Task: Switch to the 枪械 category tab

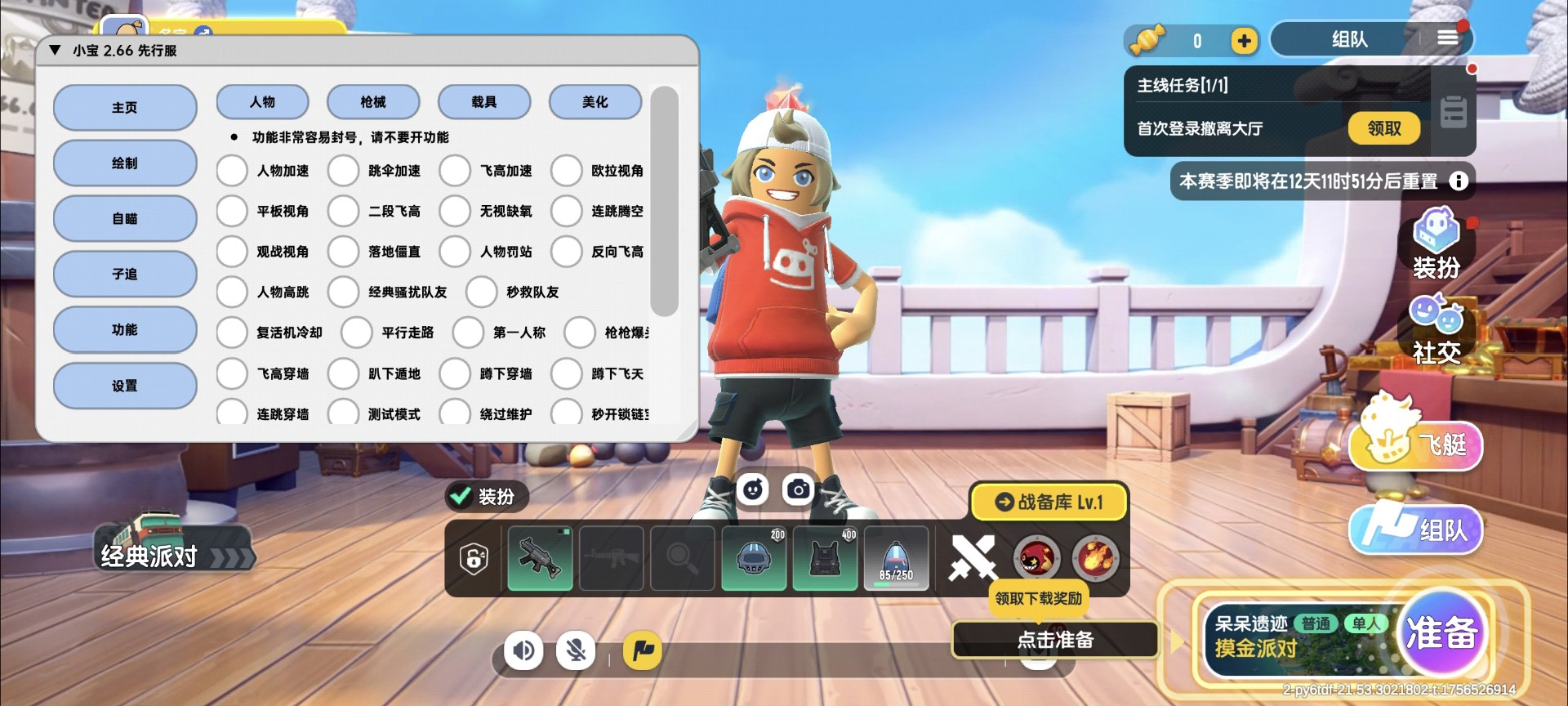Action: pyautogui.click(x=373, y=102)
